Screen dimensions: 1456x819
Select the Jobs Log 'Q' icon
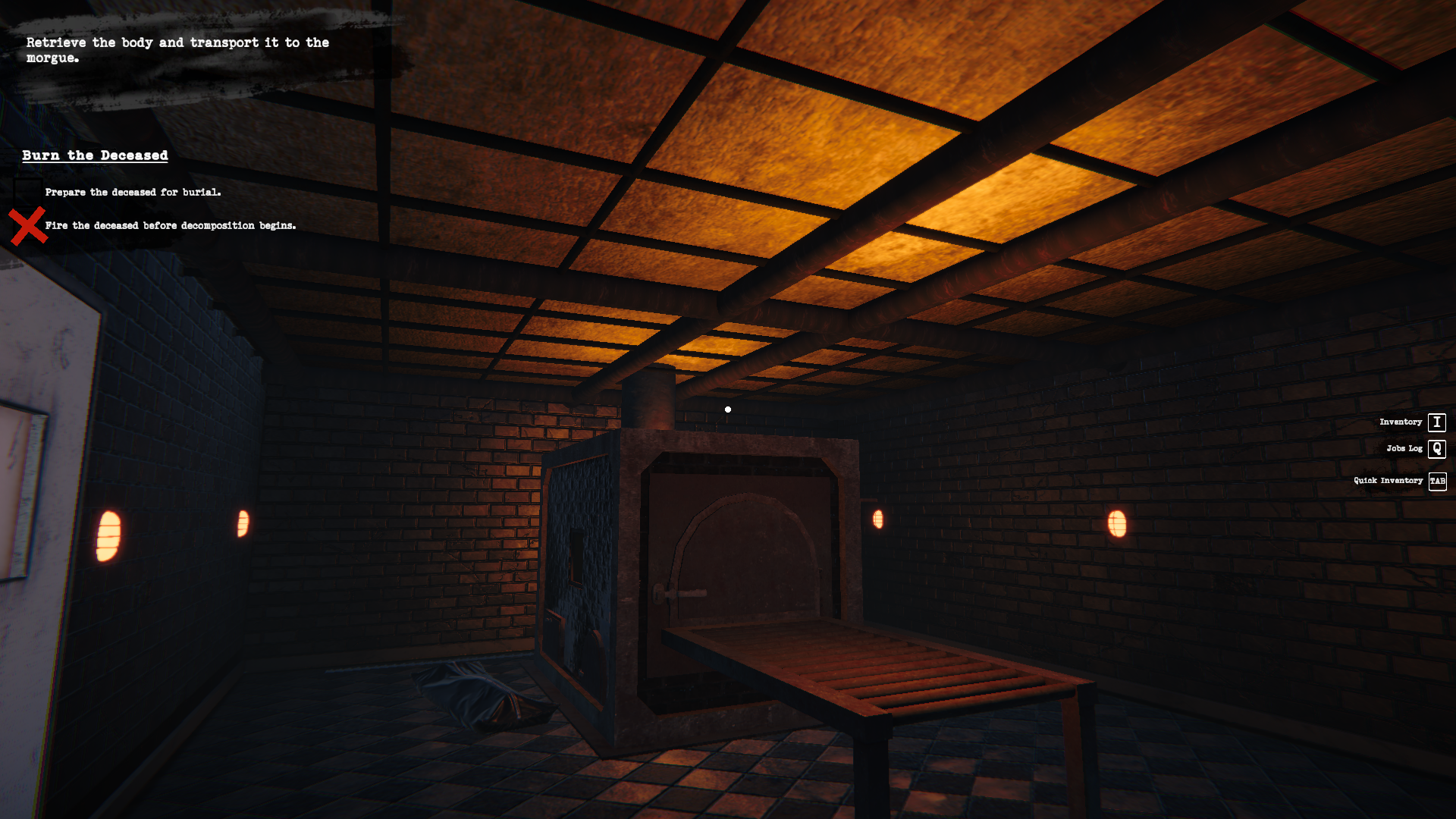1437,448
